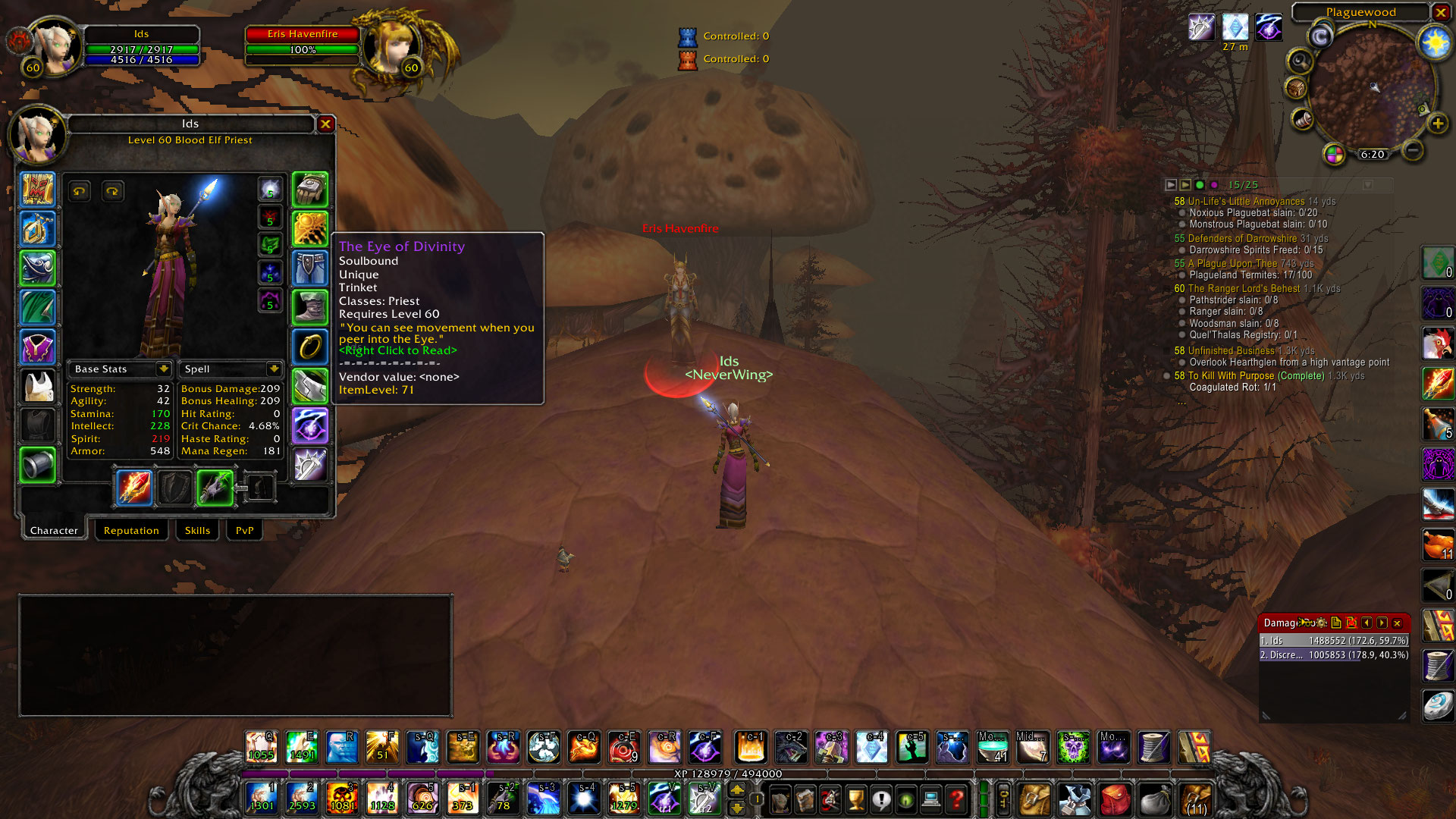The width and height of the screenshot is (1456, 819).
Task: Open the PvP tab on the character panel
Action: pos(243,530)
